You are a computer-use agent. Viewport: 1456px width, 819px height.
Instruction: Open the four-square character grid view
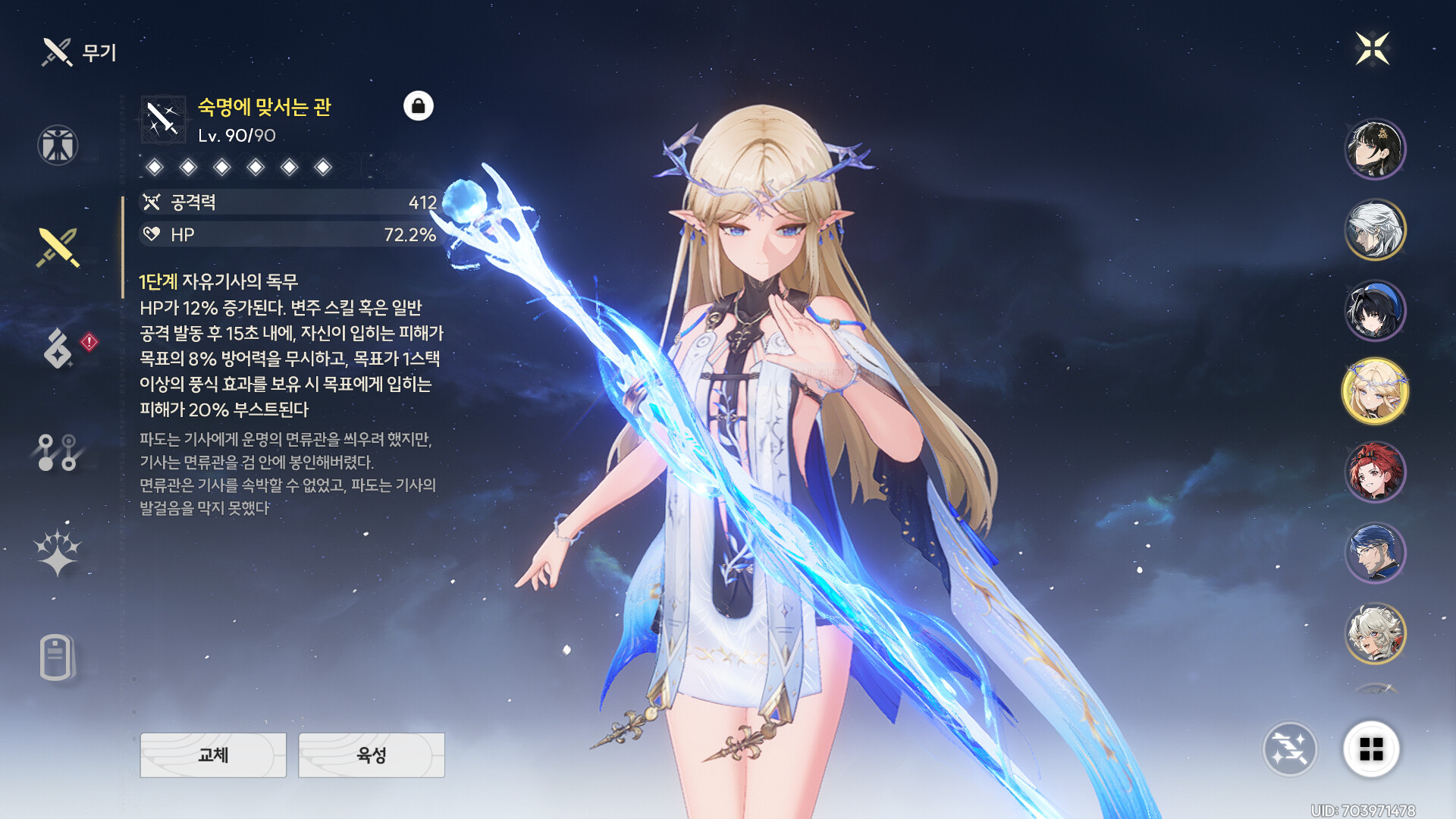coord(1371,749)
